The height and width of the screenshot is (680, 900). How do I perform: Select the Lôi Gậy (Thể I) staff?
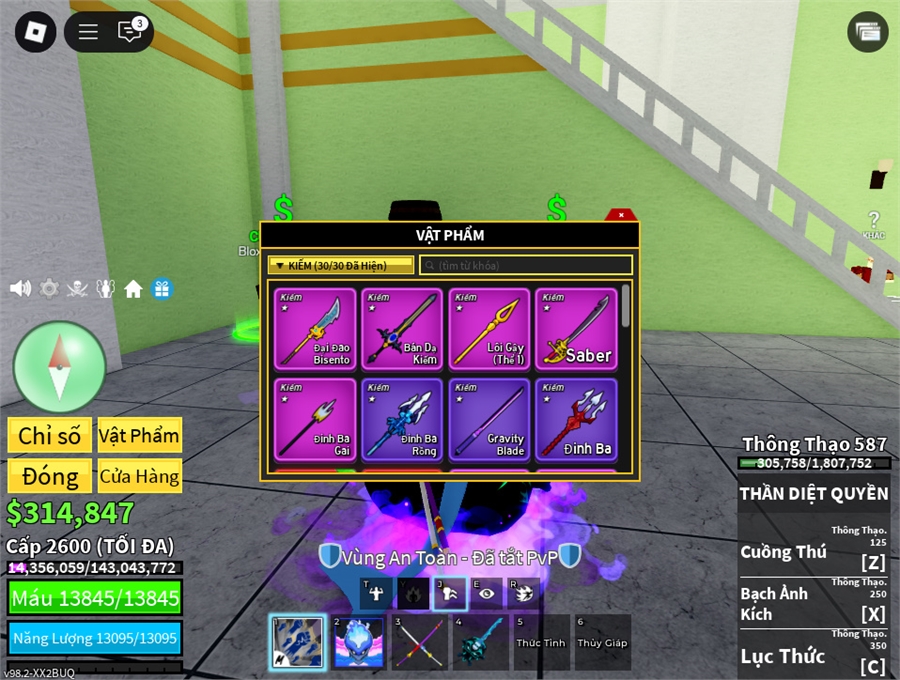(489, 329)
